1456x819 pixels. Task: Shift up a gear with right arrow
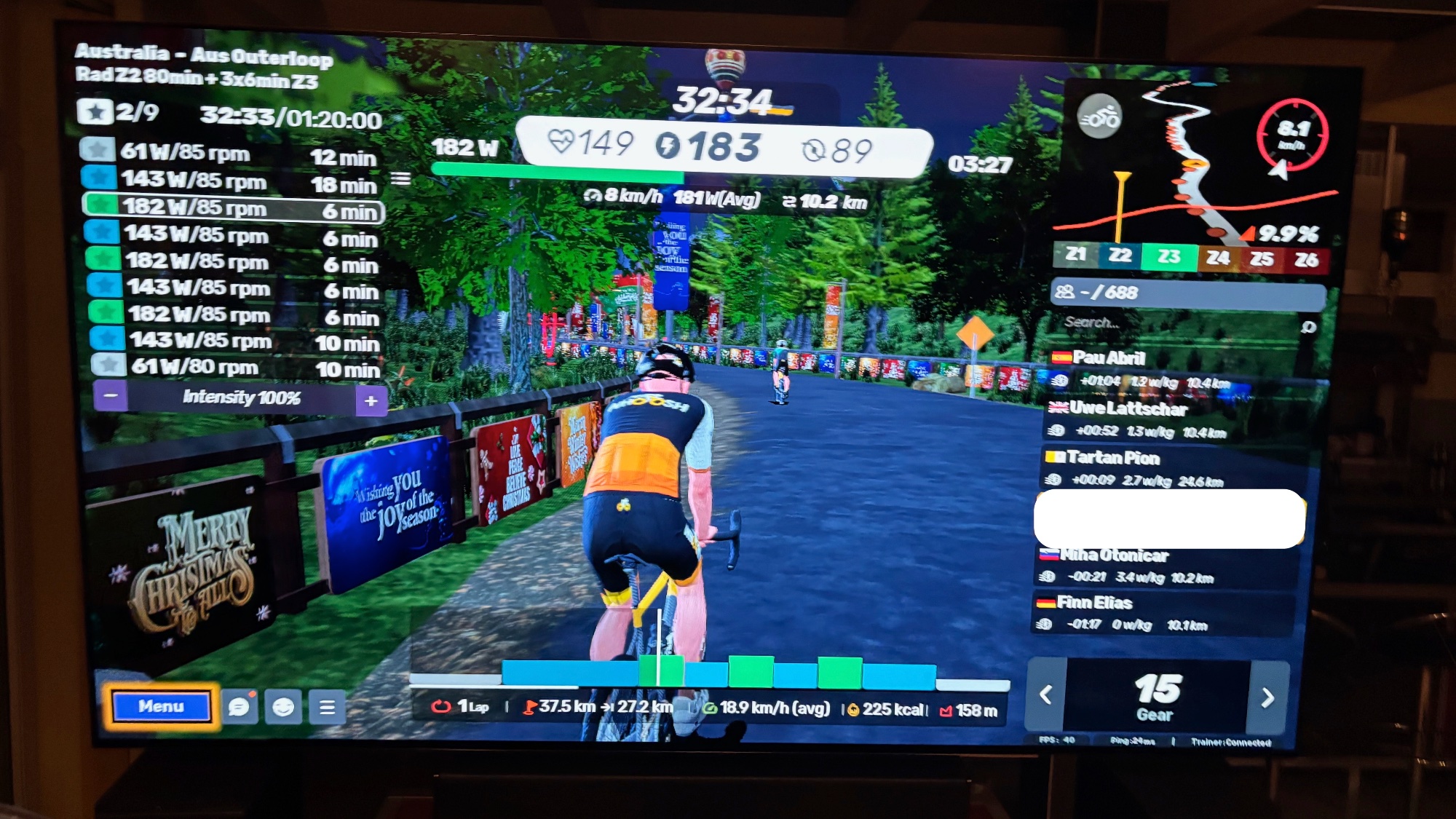1267,697
